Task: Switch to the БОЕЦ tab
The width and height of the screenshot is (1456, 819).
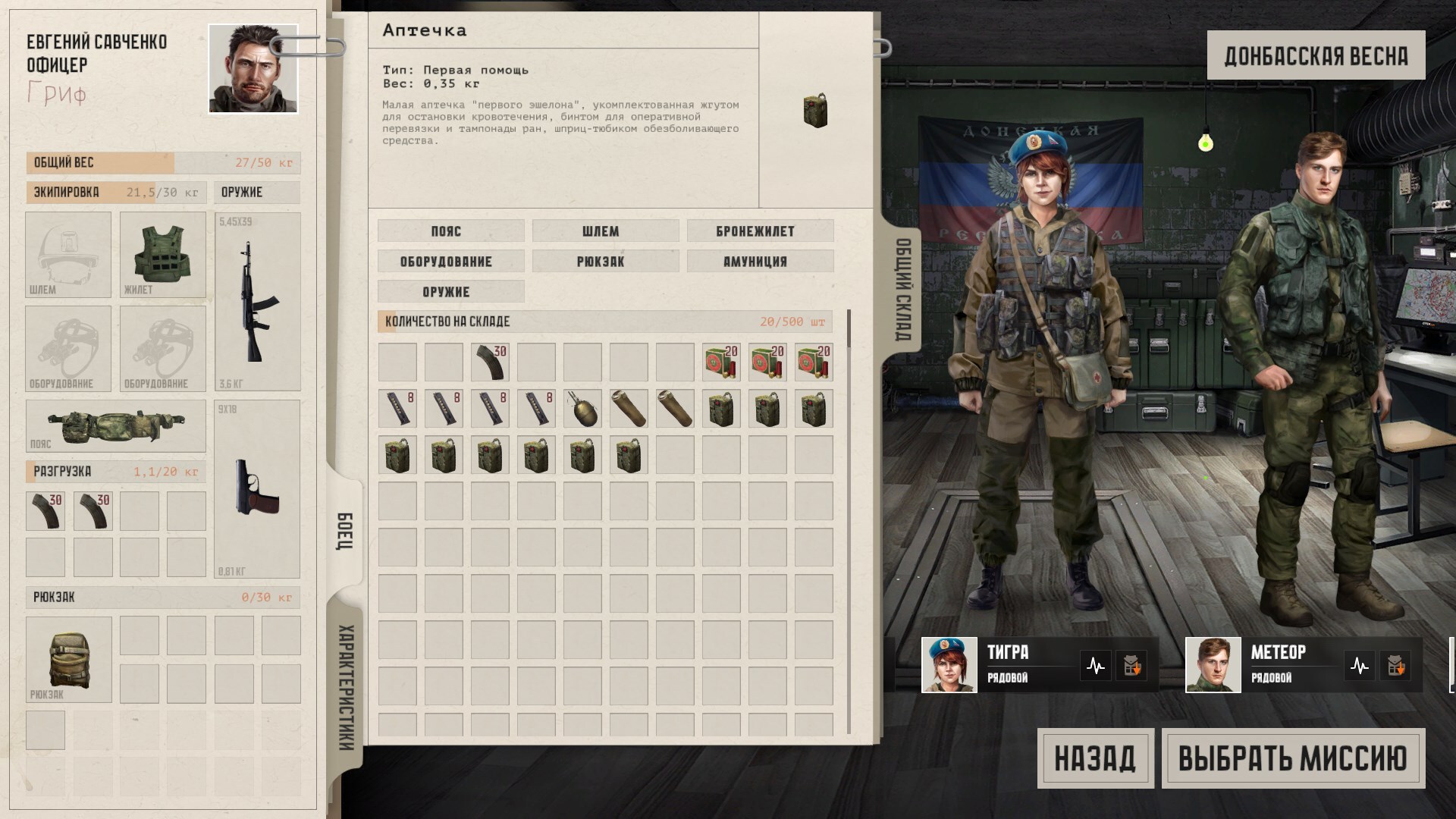Action: click(x=345, y=531)
